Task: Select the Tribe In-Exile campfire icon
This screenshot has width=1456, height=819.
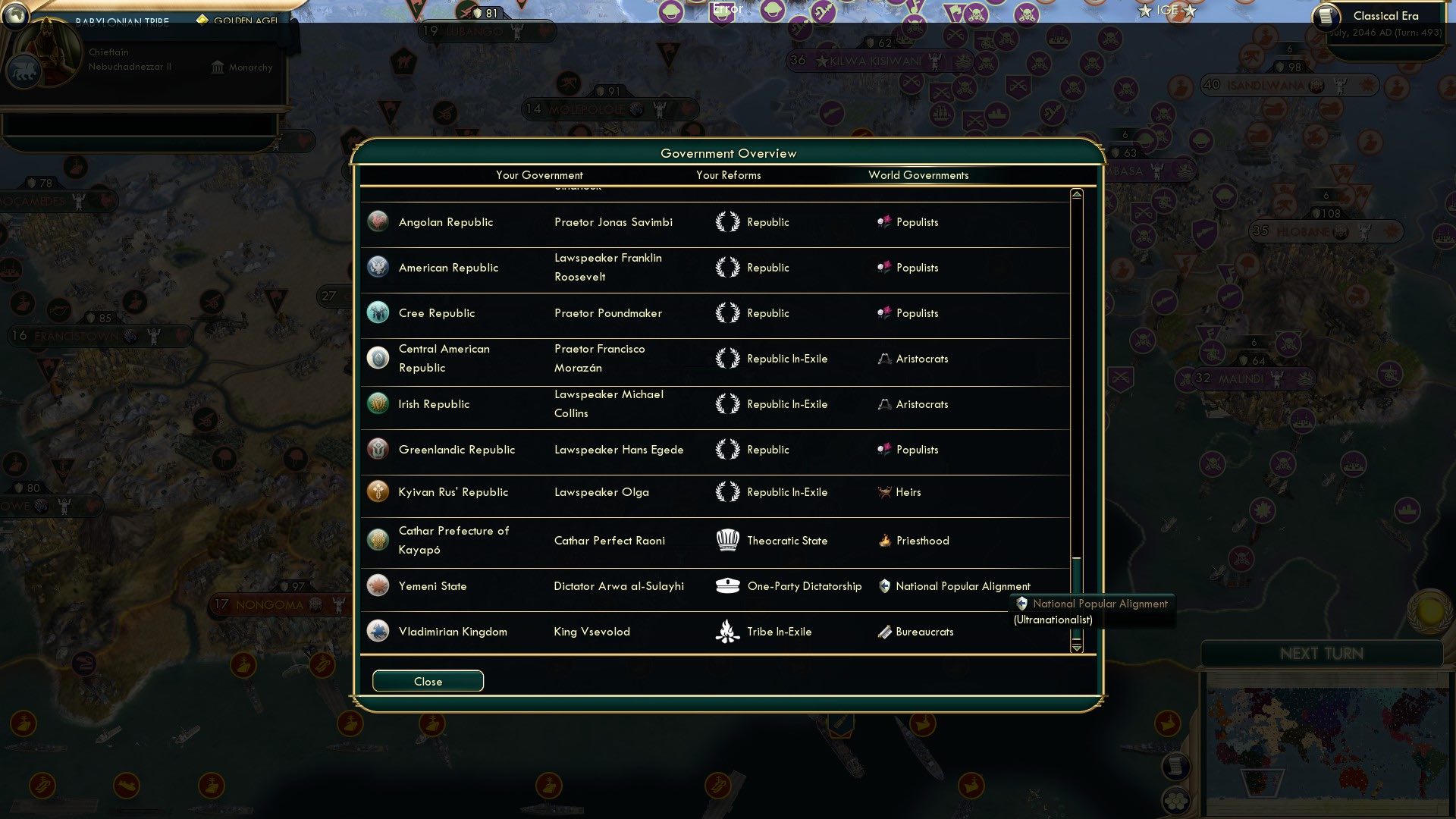Action: 729,631
